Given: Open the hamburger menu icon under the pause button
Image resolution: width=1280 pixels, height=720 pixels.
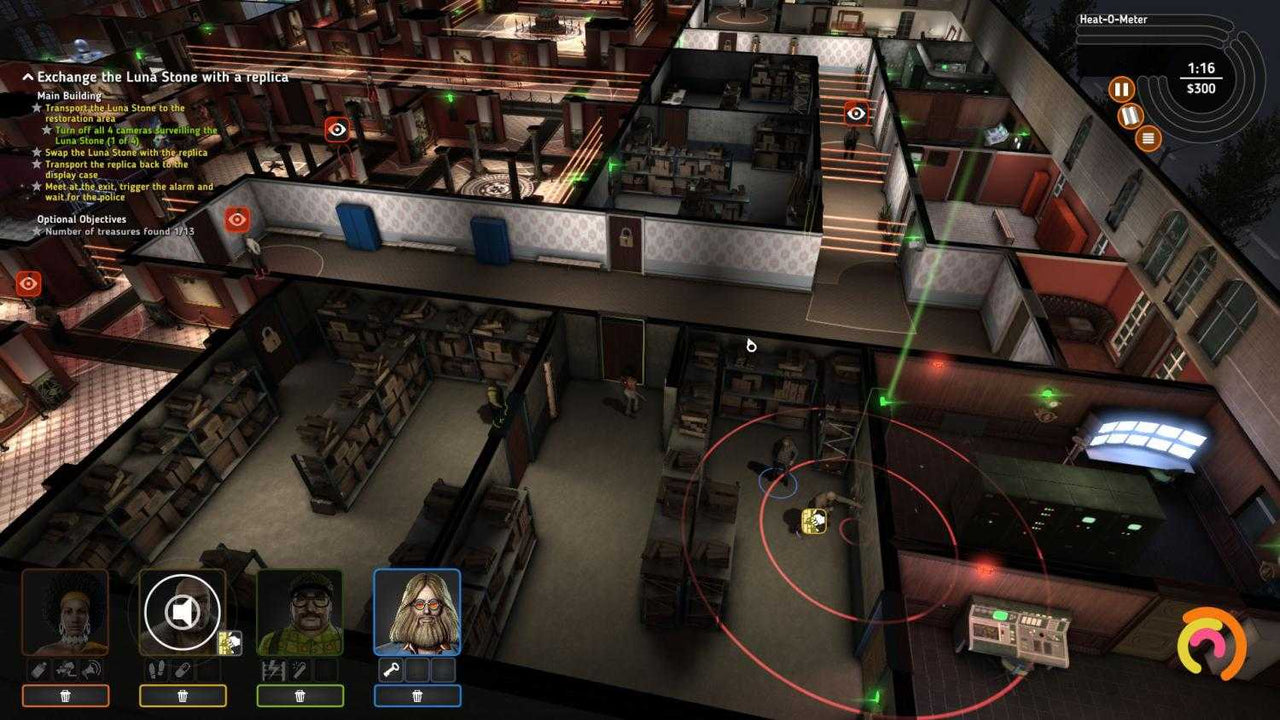Looking at the screenshot, I should point(1147,138).
